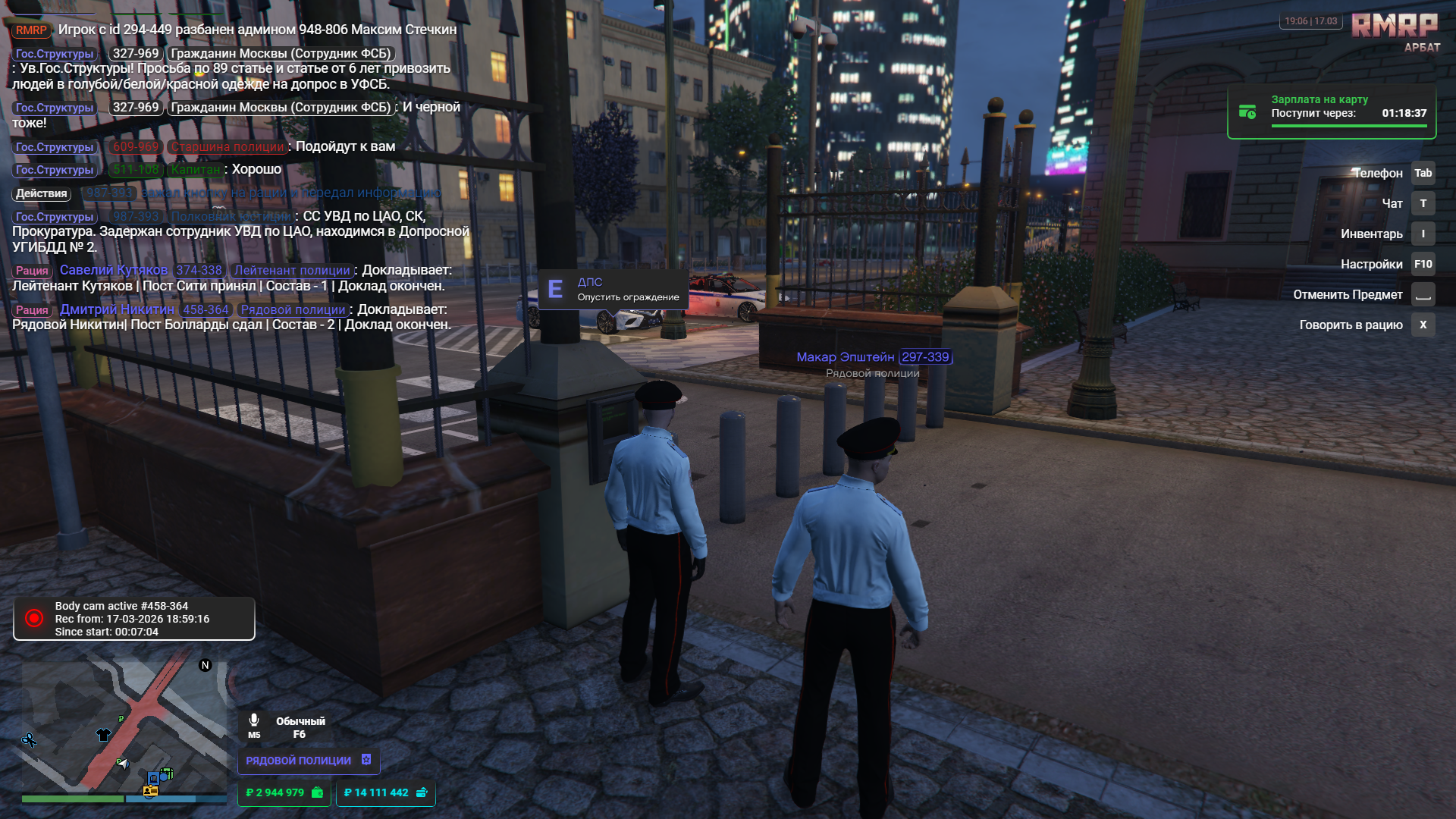Click the Зарплата на карту salary panel
1456x819 pixels.
(1332, 112)
